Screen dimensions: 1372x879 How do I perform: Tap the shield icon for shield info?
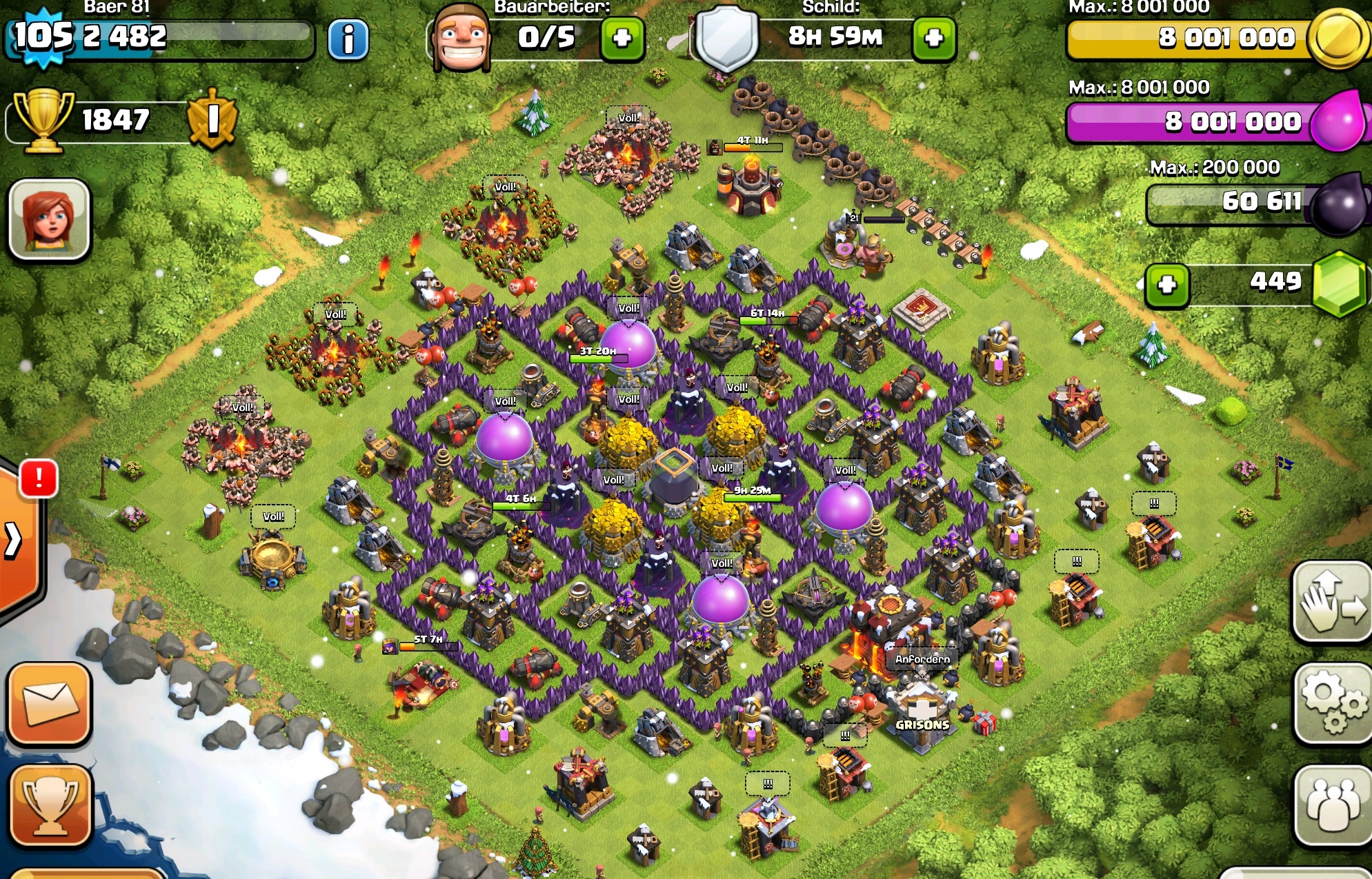pos(725,38)
